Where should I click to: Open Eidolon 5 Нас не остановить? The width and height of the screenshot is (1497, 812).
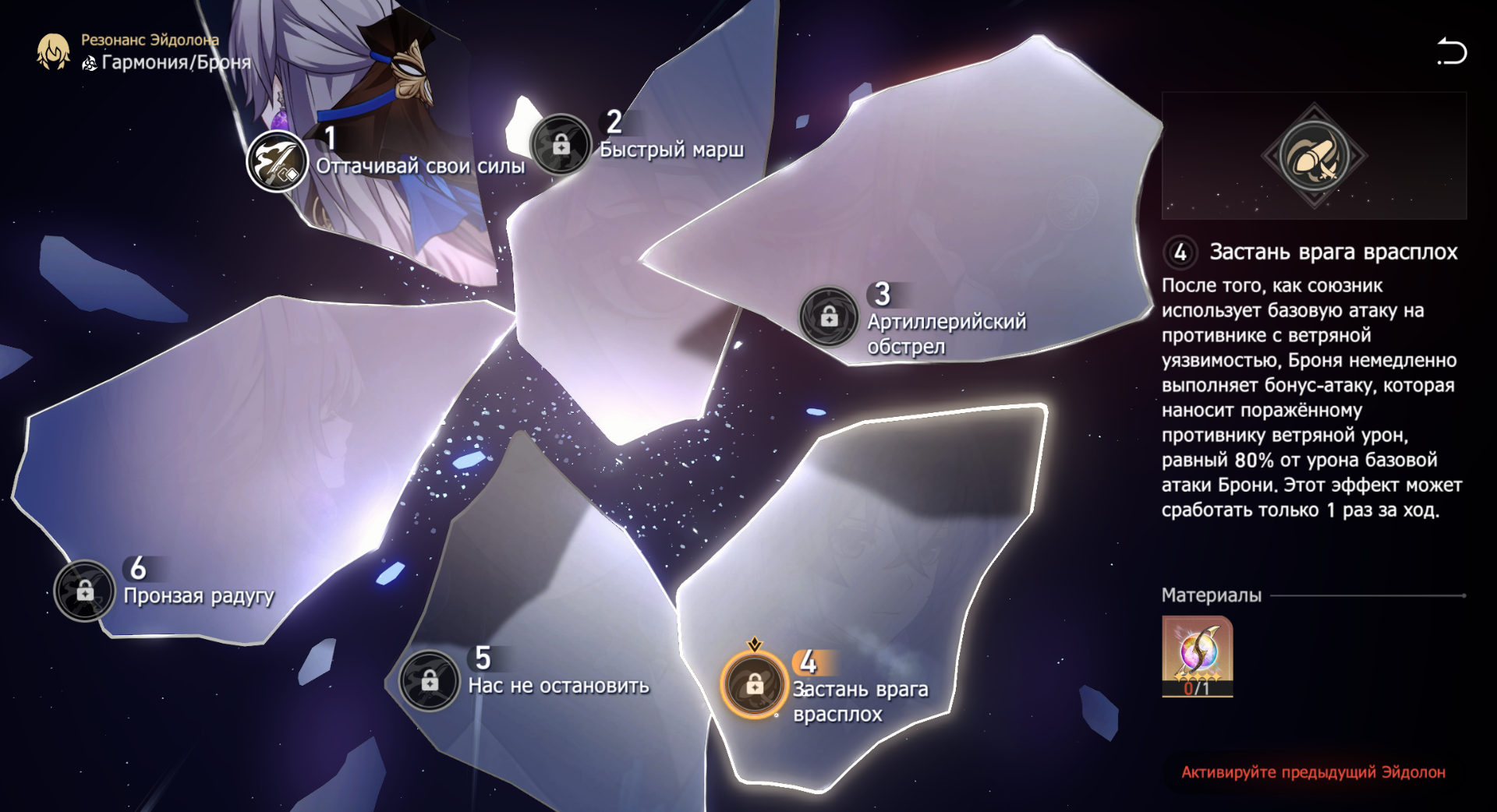430,681
